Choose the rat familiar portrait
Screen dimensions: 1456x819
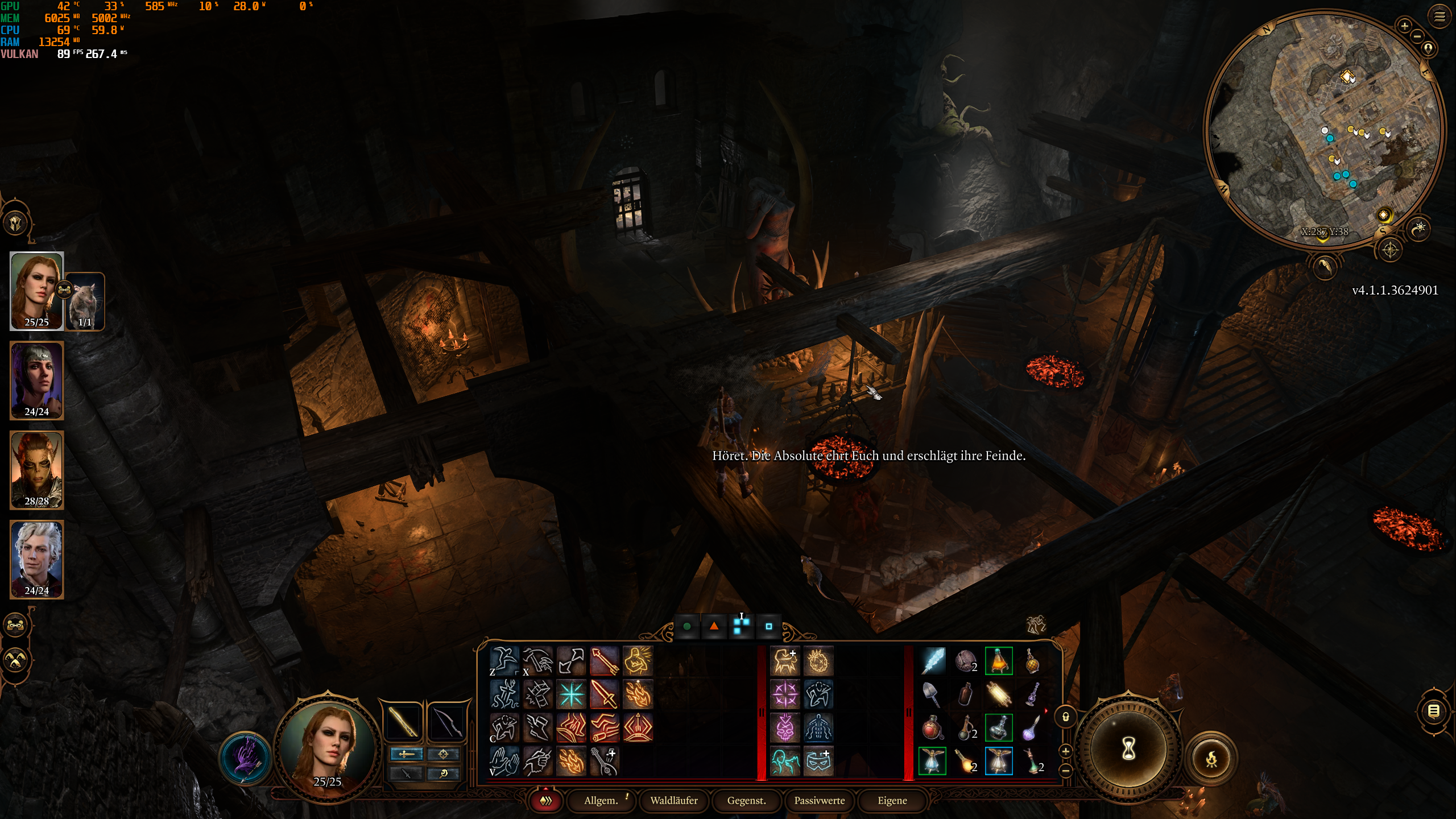(x=85, y=301)
